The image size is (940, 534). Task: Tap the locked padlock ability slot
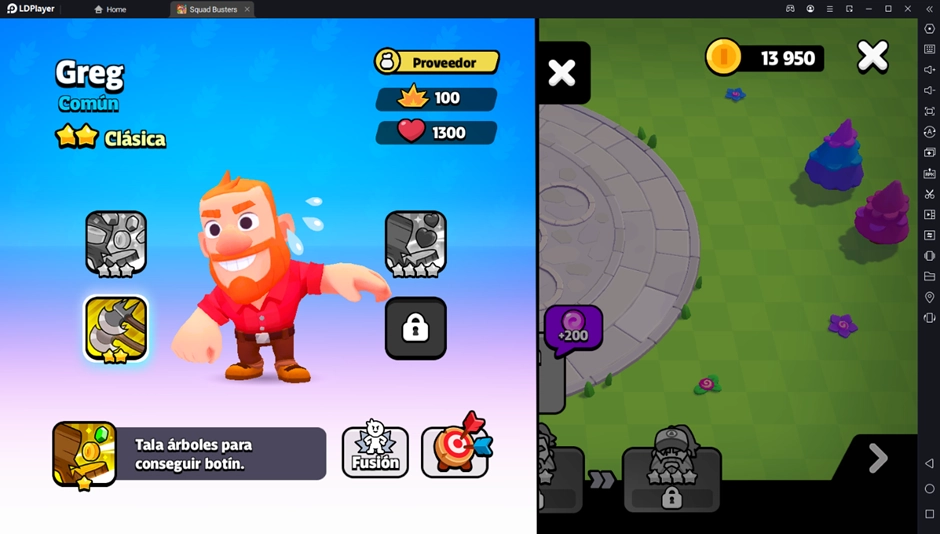coord(415,328)
